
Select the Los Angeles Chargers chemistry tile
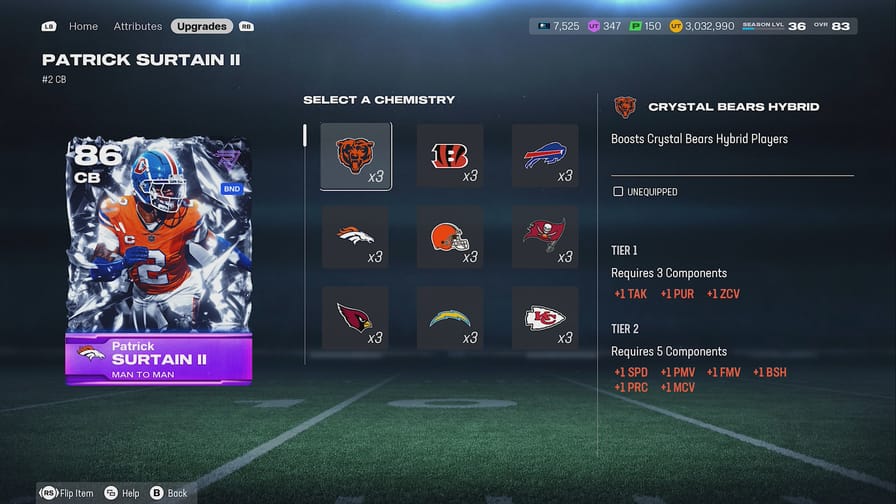click(450, 318)
